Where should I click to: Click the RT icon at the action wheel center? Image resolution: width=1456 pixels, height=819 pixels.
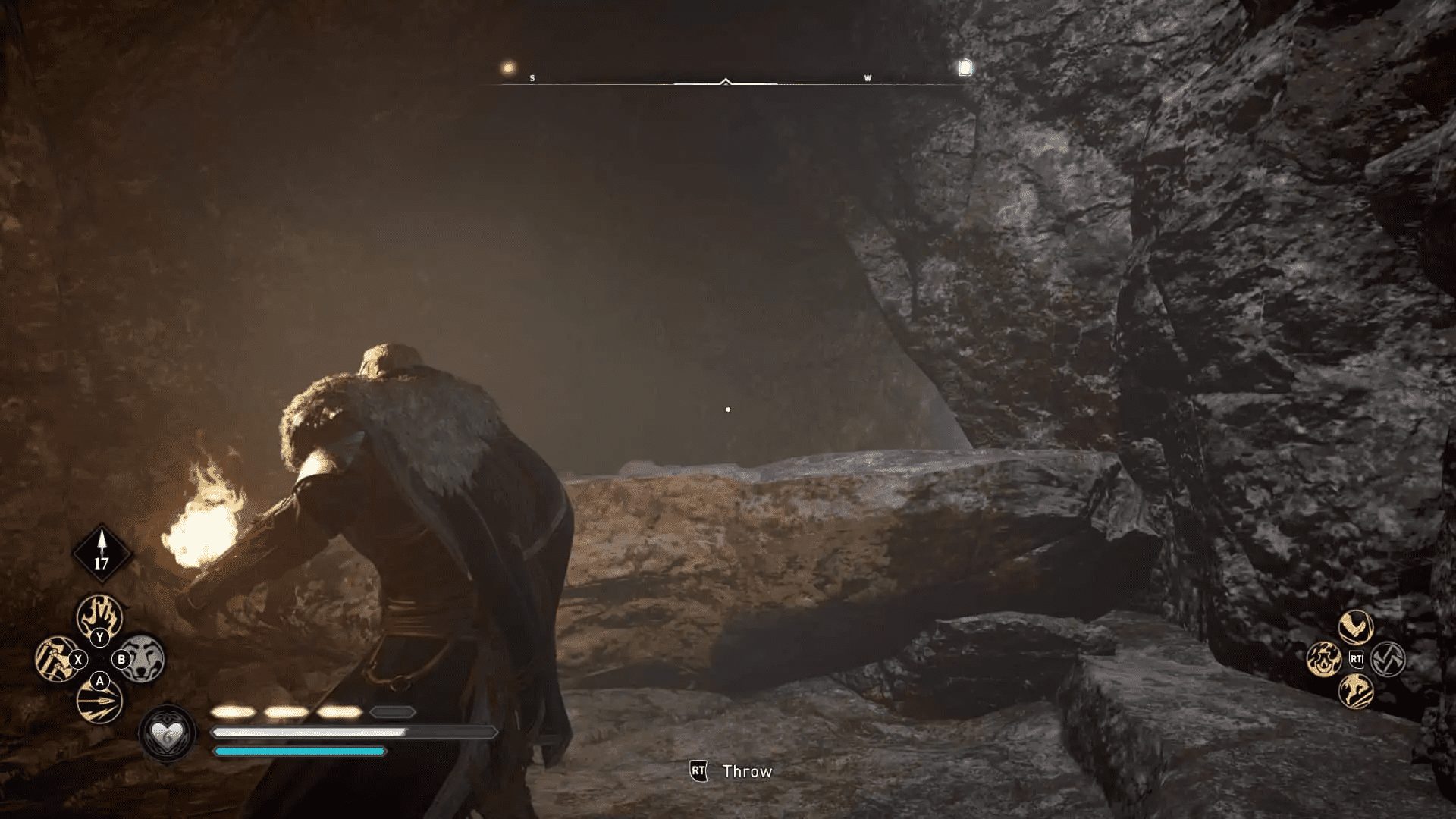coord(1356,658)
